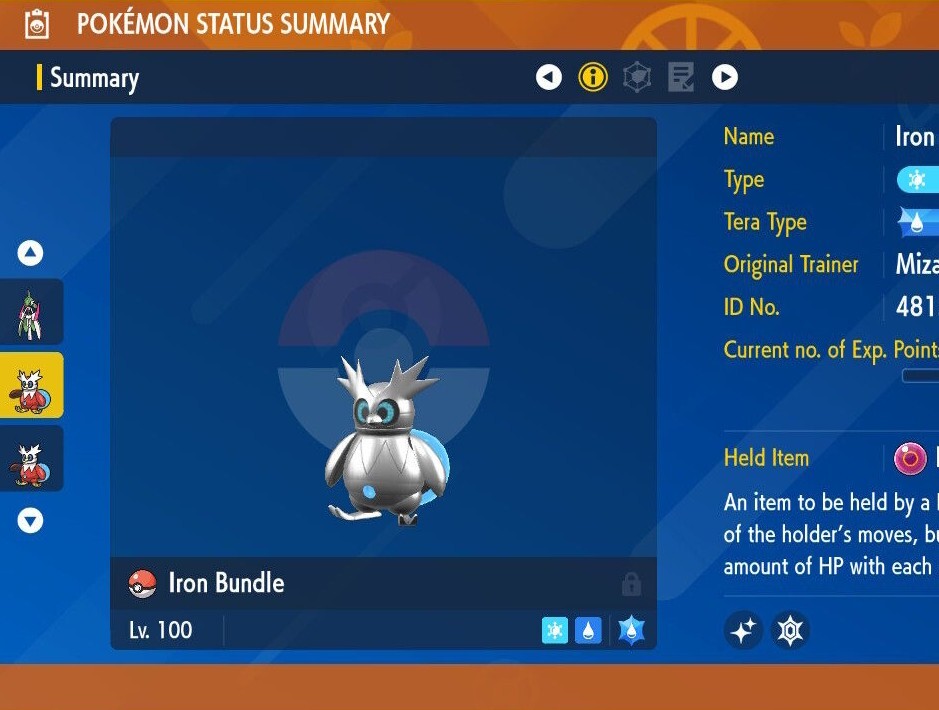
Task: Select the Iron Valiant party thumbnail
Action: (31, 312)
